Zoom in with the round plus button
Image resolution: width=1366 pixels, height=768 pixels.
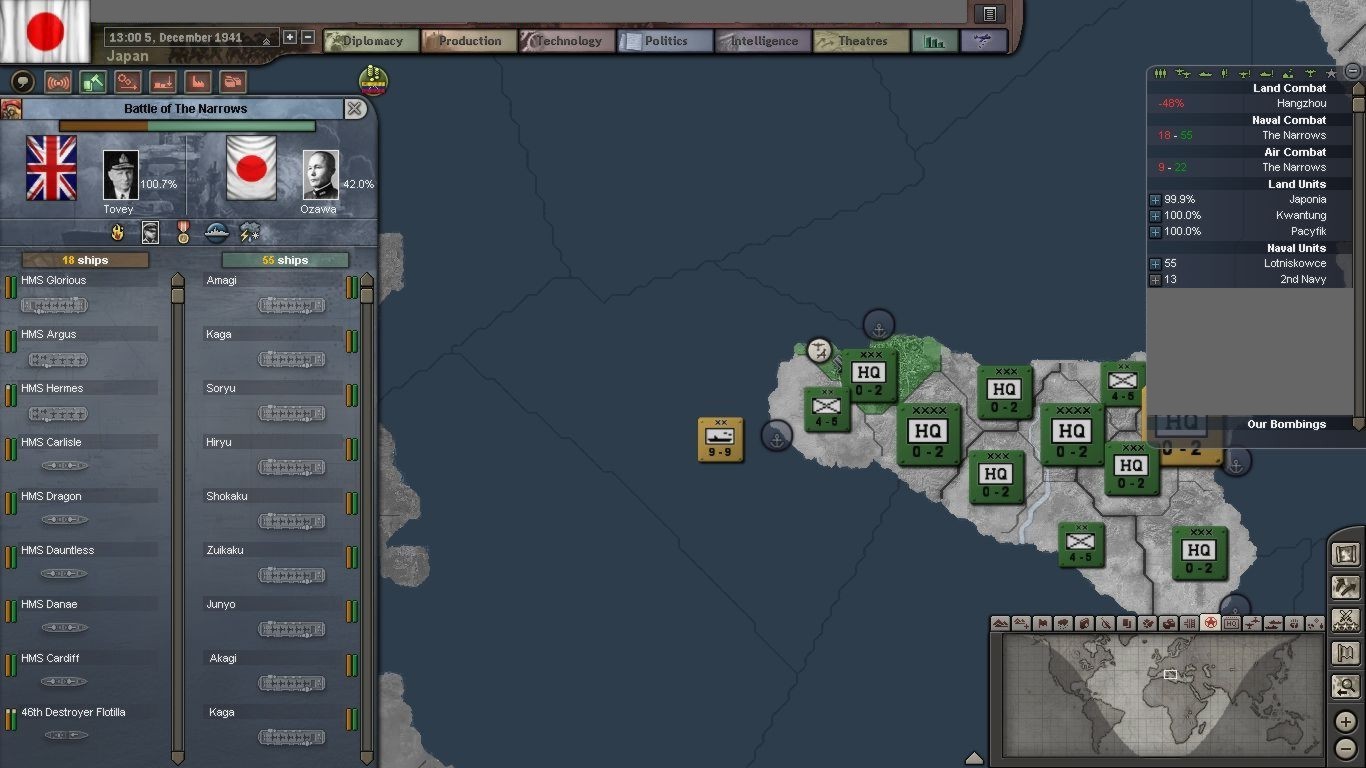pos(1346,722)
